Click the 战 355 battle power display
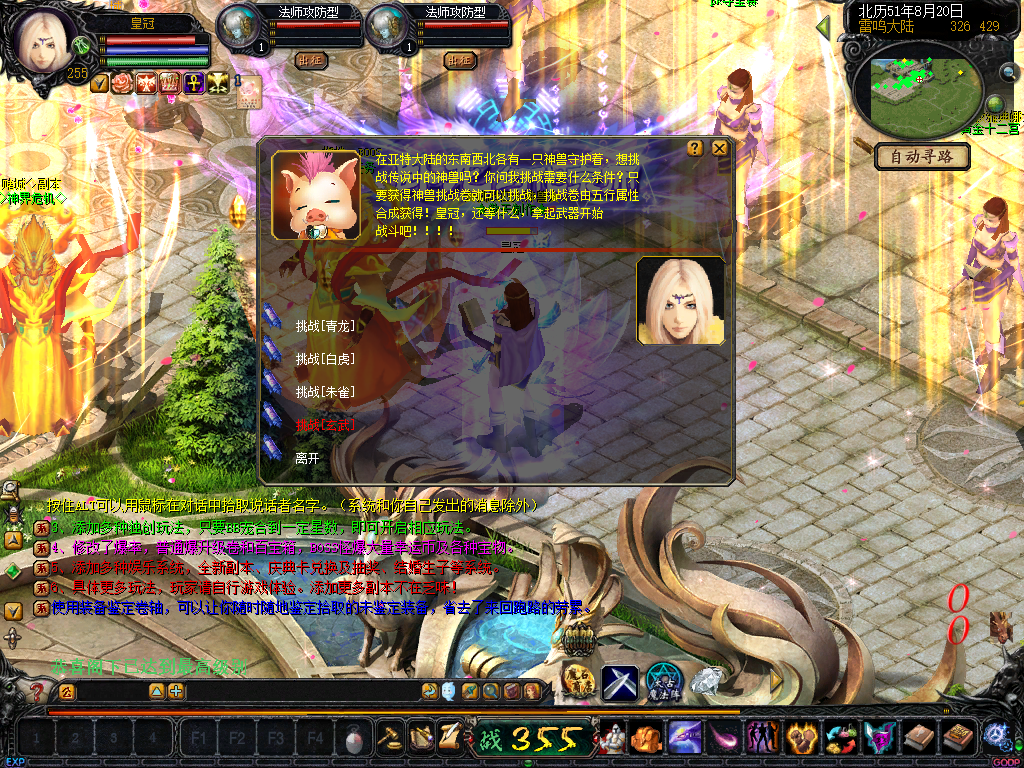The width and height of the screenshot is (1024, 768). 532,740
